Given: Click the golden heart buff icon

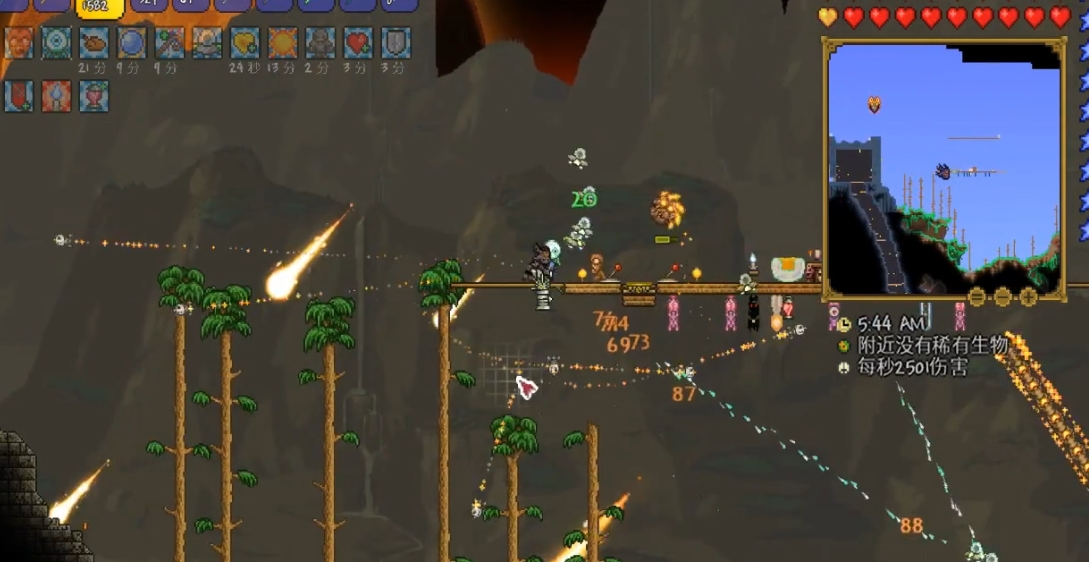Looking at the screenshot, I should (x=245, y=43).
